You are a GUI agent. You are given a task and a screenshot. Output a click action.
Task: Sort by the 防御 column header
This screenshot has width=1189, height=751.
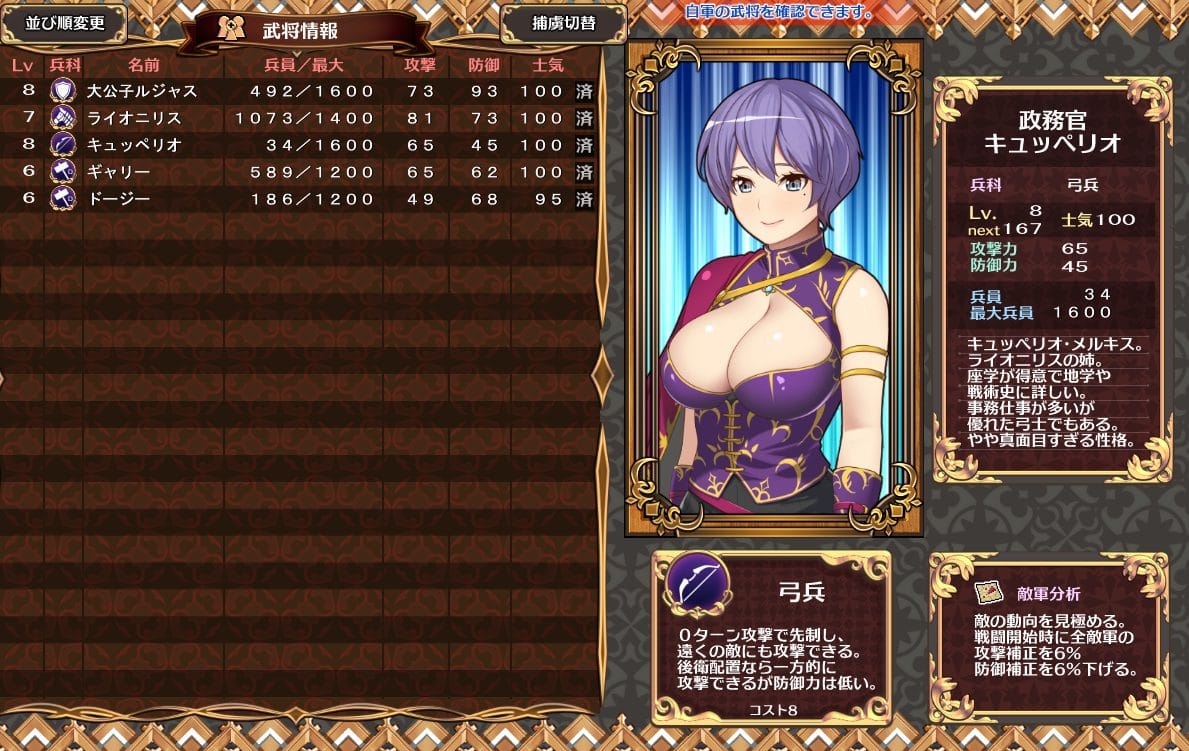[x=484, y=65]
